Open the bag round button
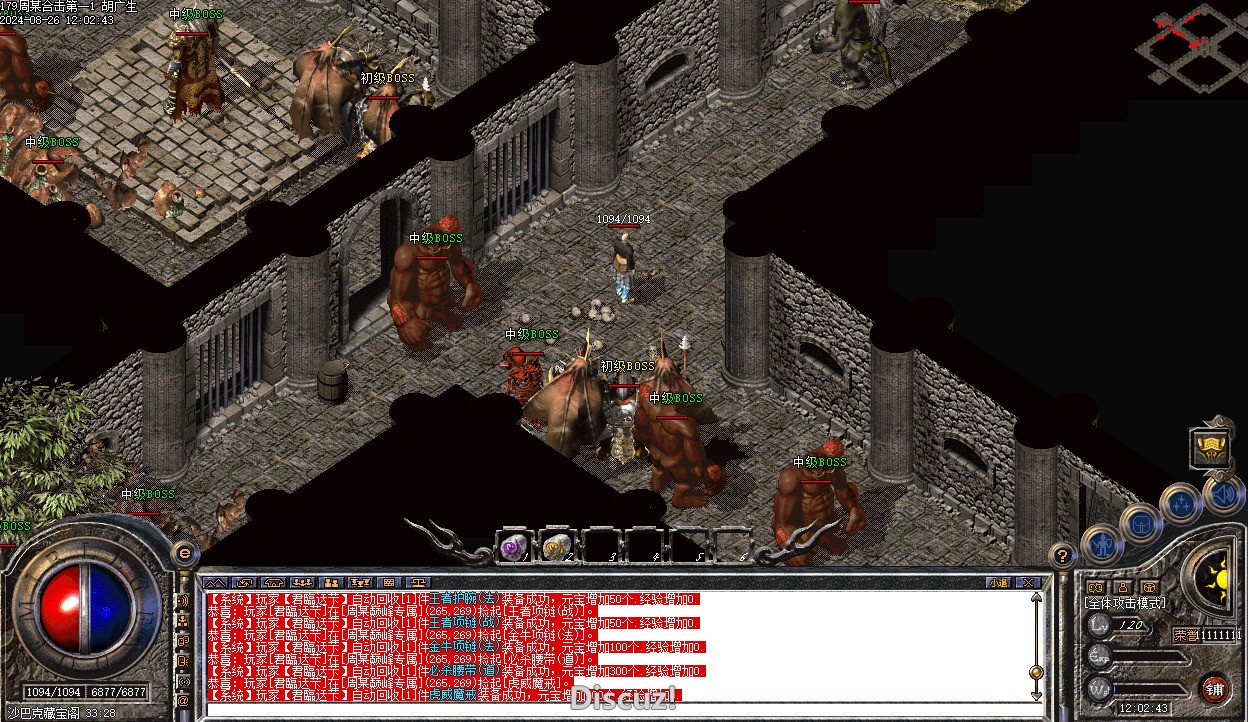The height and width of the screenshot is (722, 1248). click(1140, 522)
